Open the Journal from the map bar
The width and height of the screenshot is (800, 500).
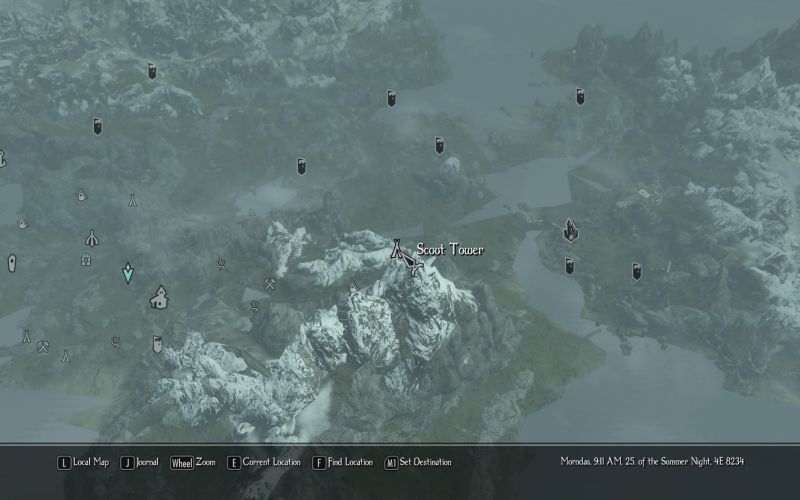[140, 462]
